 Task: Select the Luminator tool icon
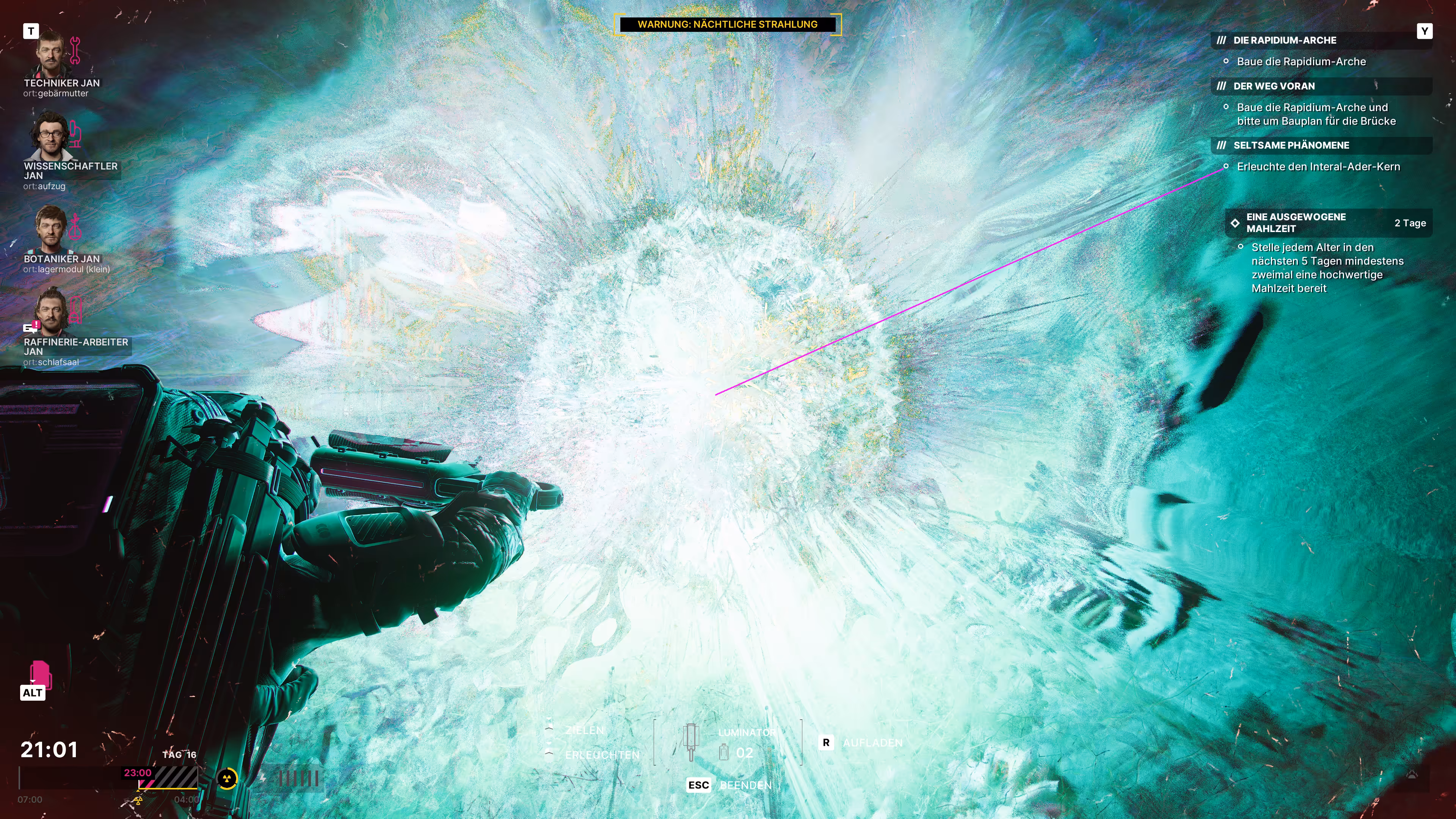(x=691, y=742)
